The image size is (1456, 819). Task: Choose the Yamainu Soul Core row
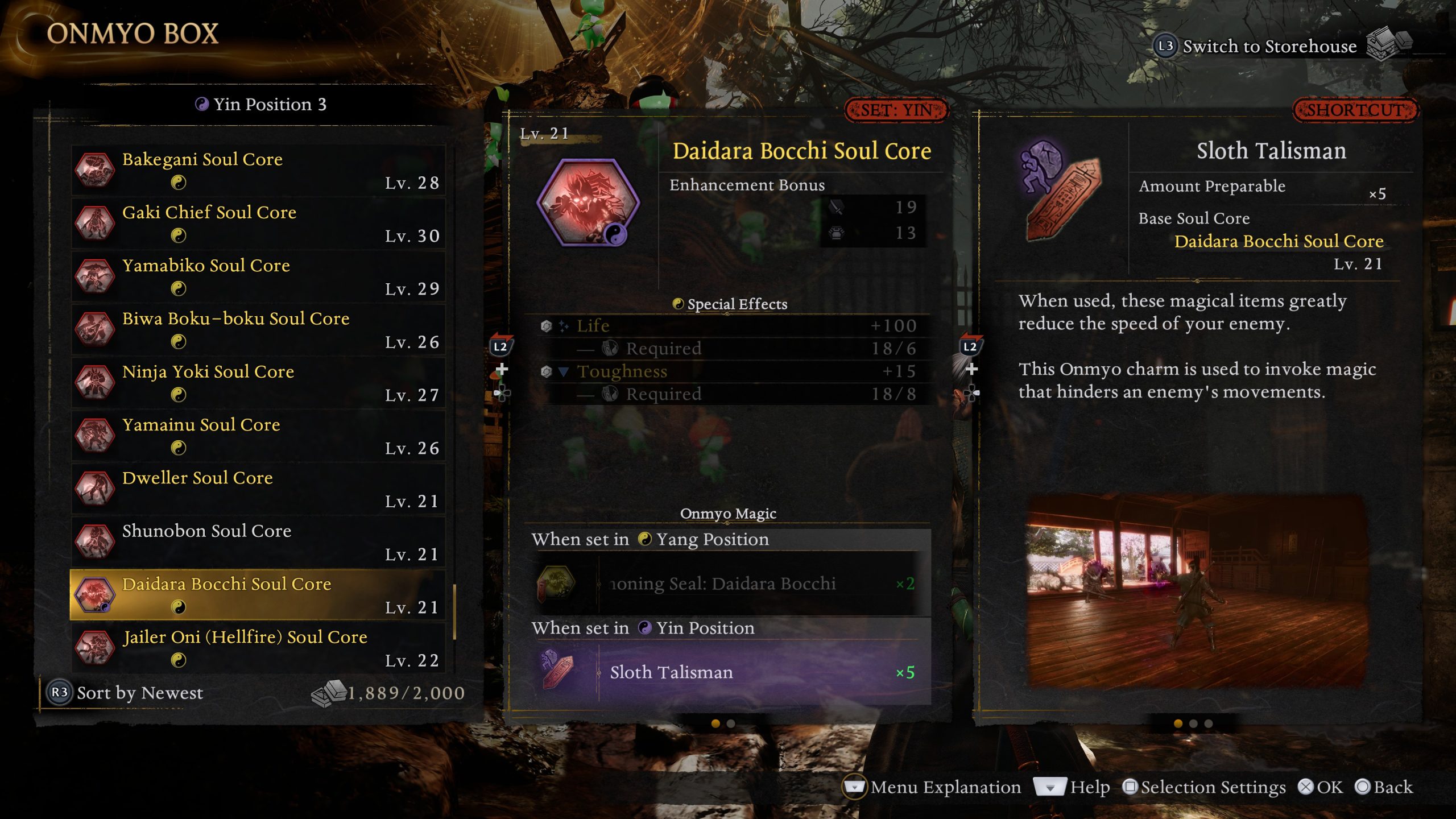257,436
